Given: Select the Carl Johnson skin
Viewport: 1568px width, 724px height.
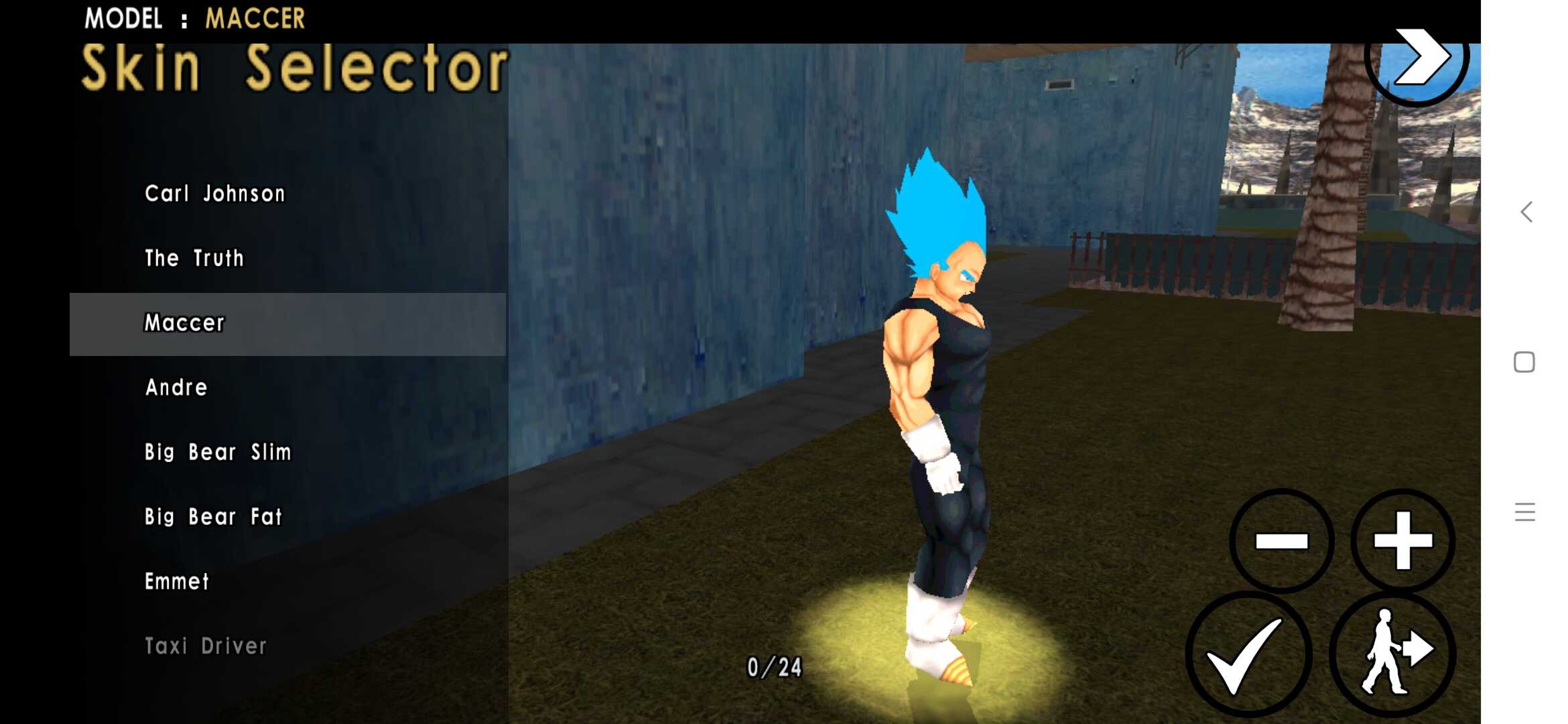Looking at the screenshot, I should tap(214, 193).
